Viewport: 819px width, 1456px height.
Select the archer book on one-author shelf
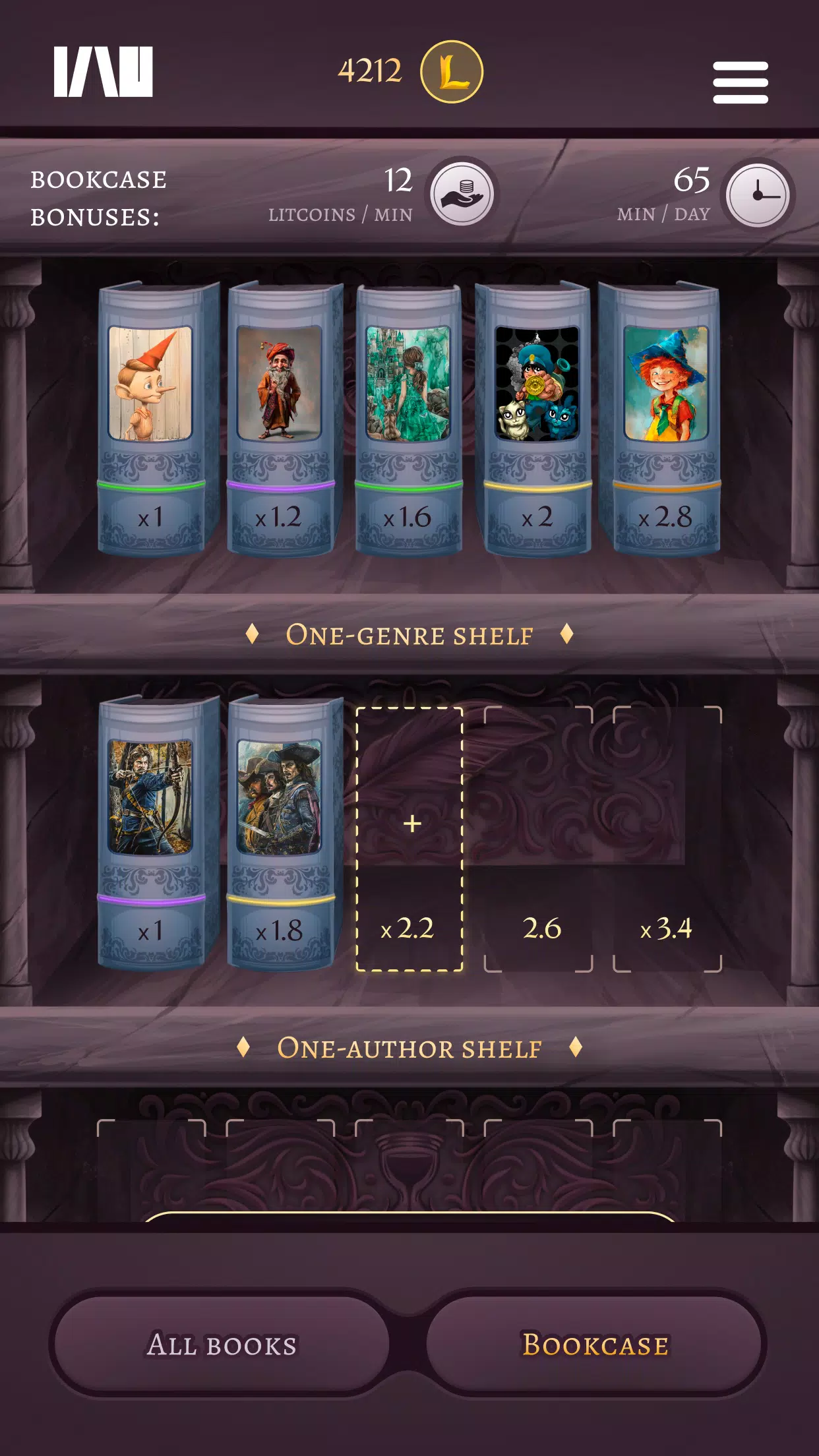[x=152, y=832]
